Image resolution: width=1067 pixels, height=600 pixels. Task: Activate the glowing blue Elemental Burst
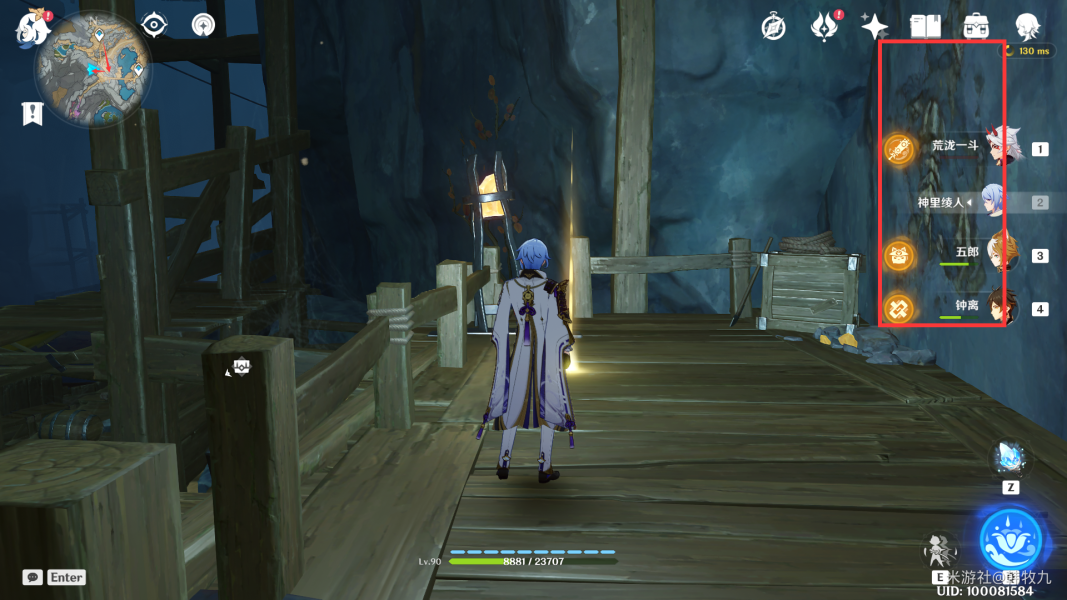(x=1010, y=539)
